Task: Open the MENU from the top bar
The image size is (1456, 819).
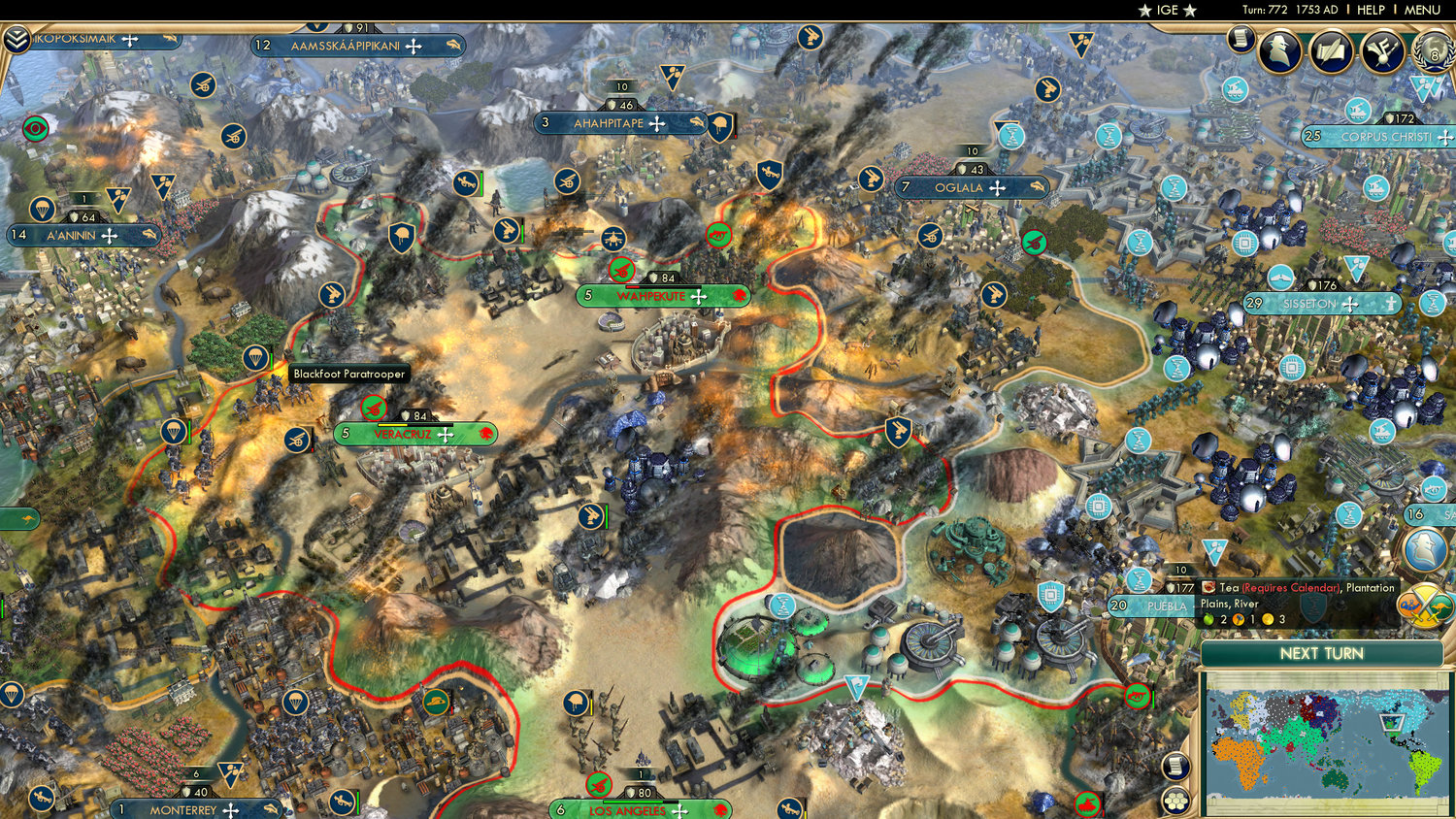Action: point(1421,10)
